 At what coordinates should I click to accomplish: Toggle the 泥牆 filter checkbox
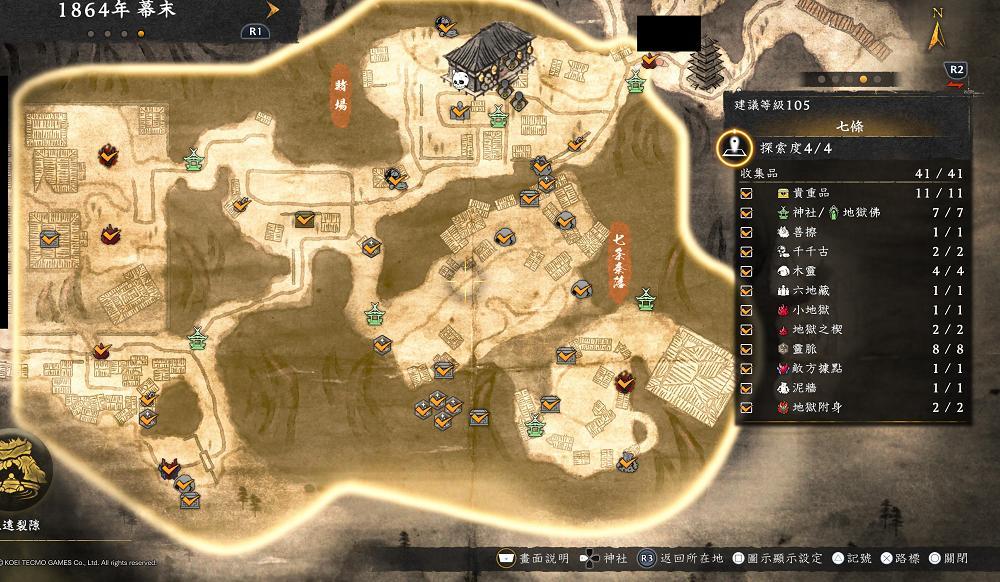tap(746, 388)
